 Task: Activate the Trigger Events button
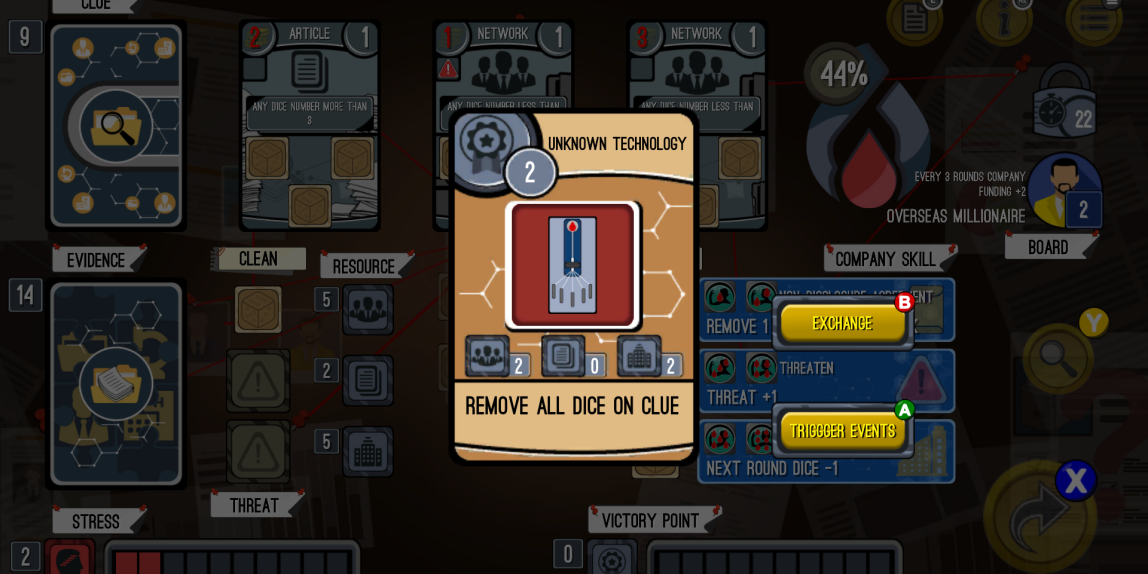point(842,431)
